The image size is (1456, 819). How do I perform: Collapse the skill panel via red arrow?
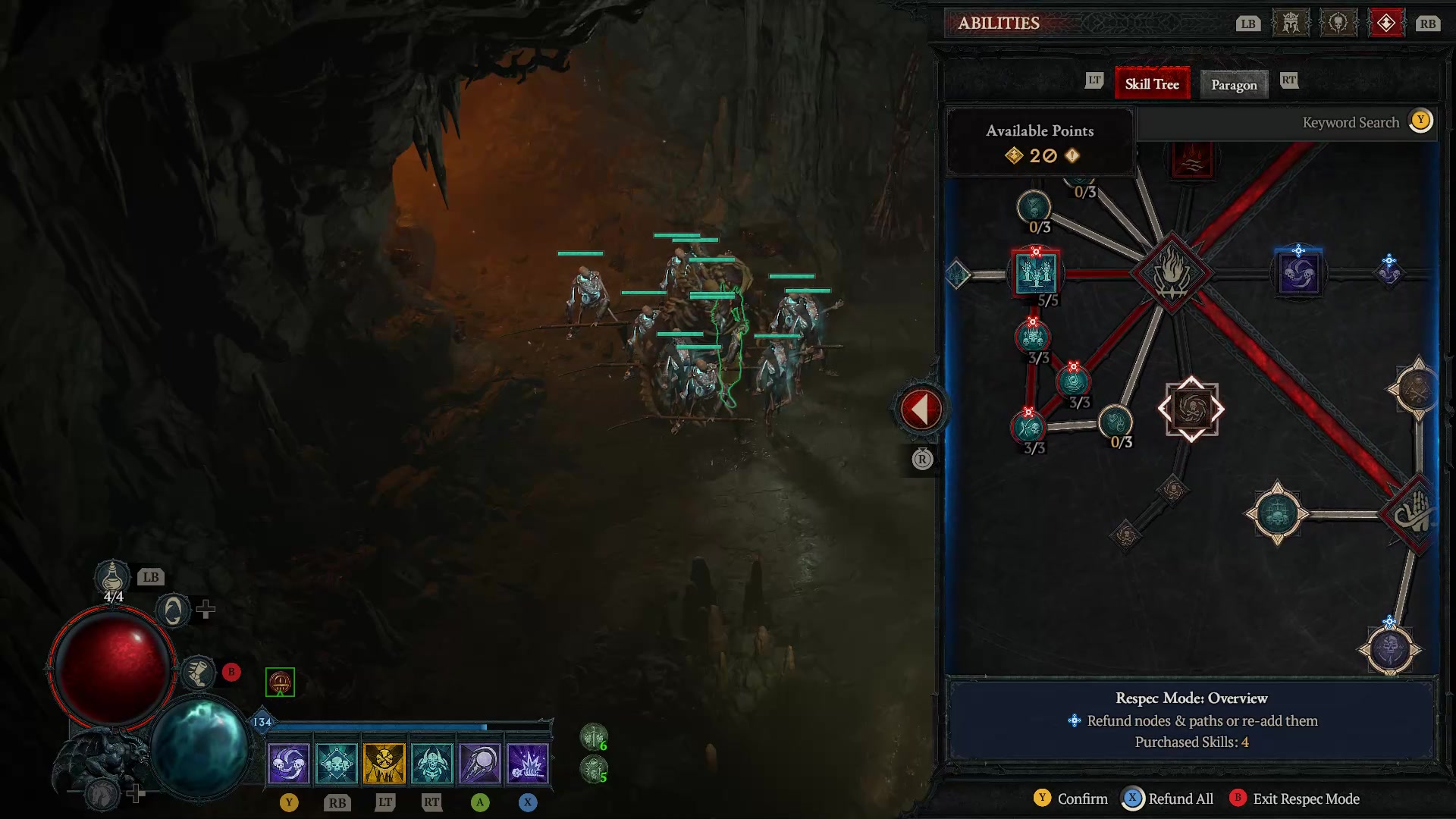[921, 408]
